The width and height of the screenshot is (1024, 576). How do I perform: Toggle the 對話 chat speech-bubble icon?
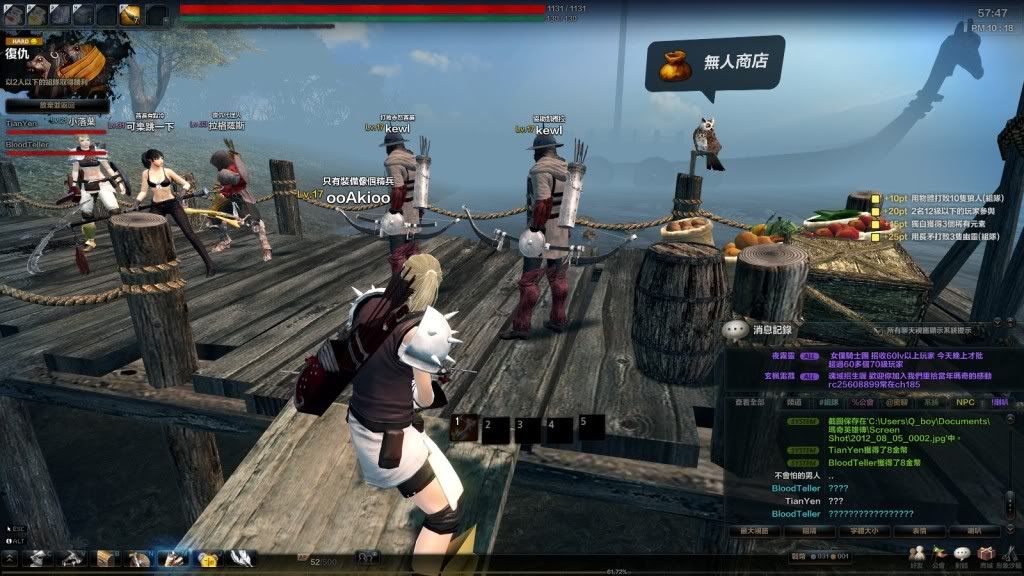pyautogui.click(x=962, y=554)
